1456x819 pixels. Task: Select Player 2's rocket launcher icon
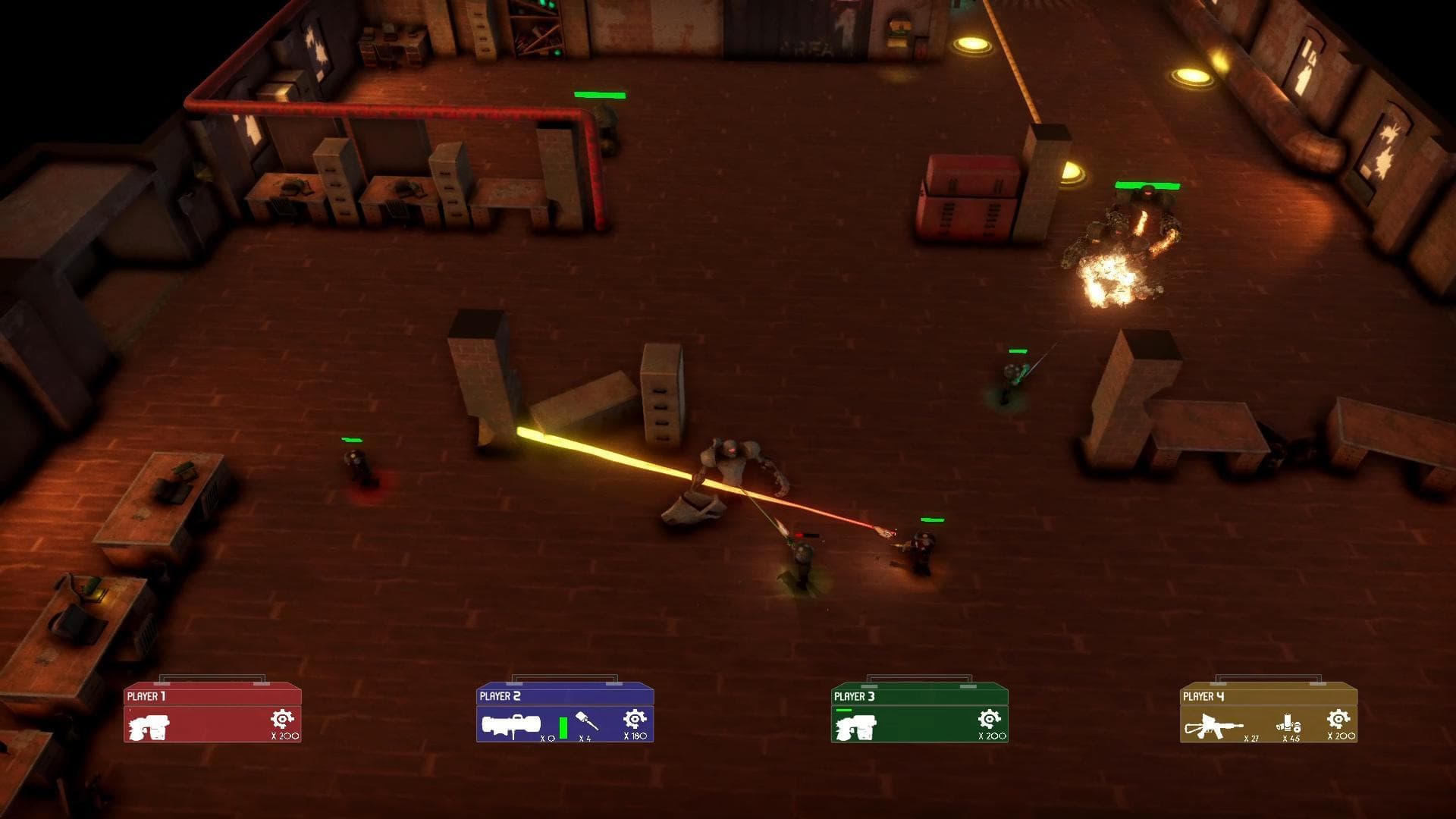click(511, 726)
